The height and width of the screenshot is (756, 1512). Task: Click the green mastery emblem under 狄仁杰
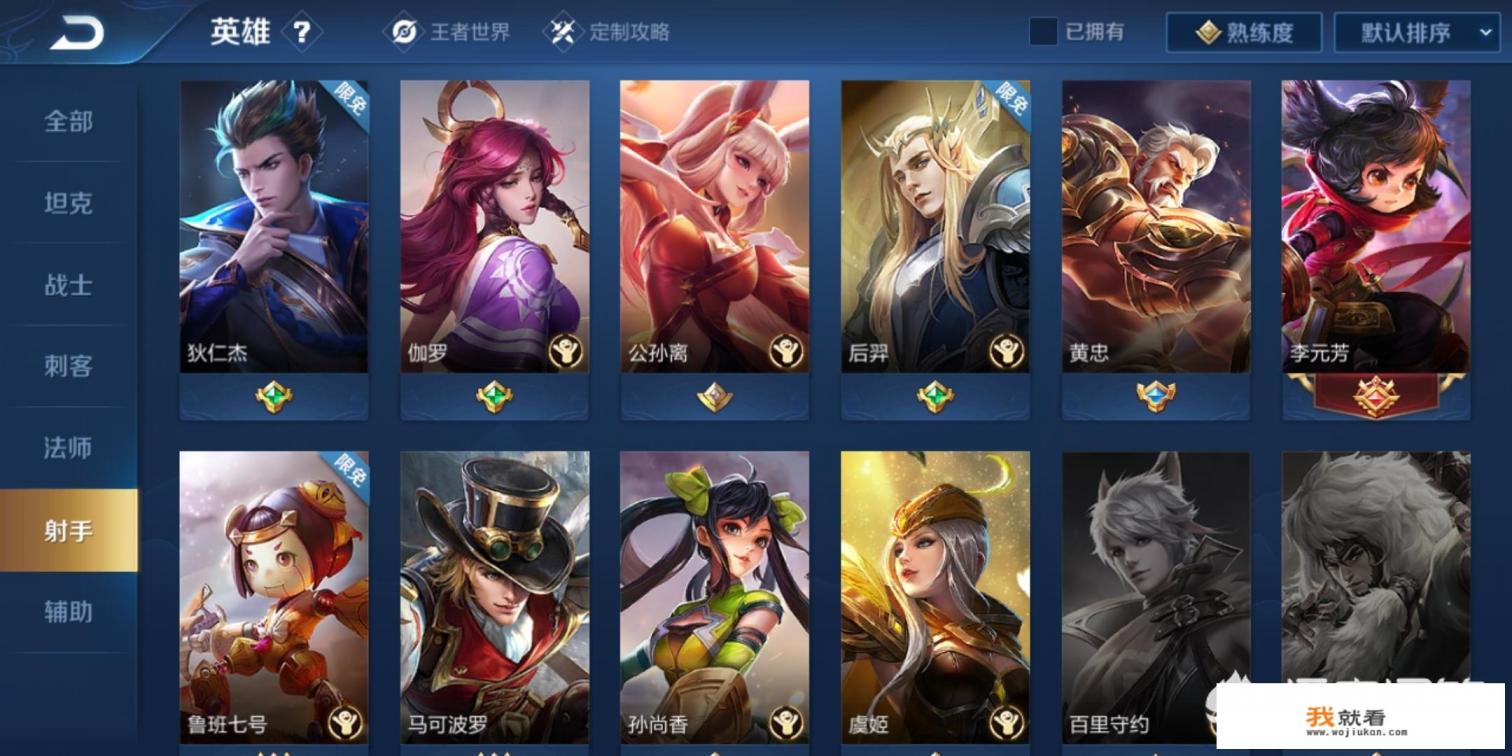pos(273,395)
